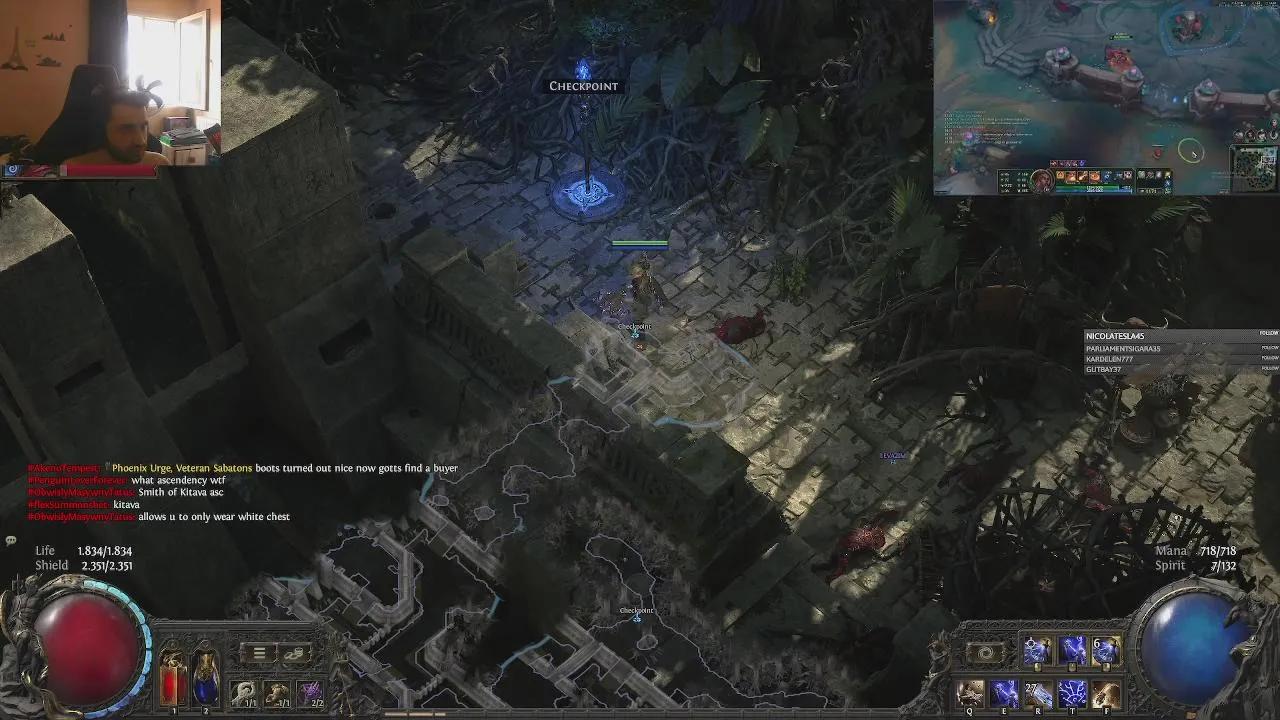The height and width of the screenshot is (720, 1280).
Task: Click the skill showing 6 charges in top row
Action: click(x=1106, y=650)
